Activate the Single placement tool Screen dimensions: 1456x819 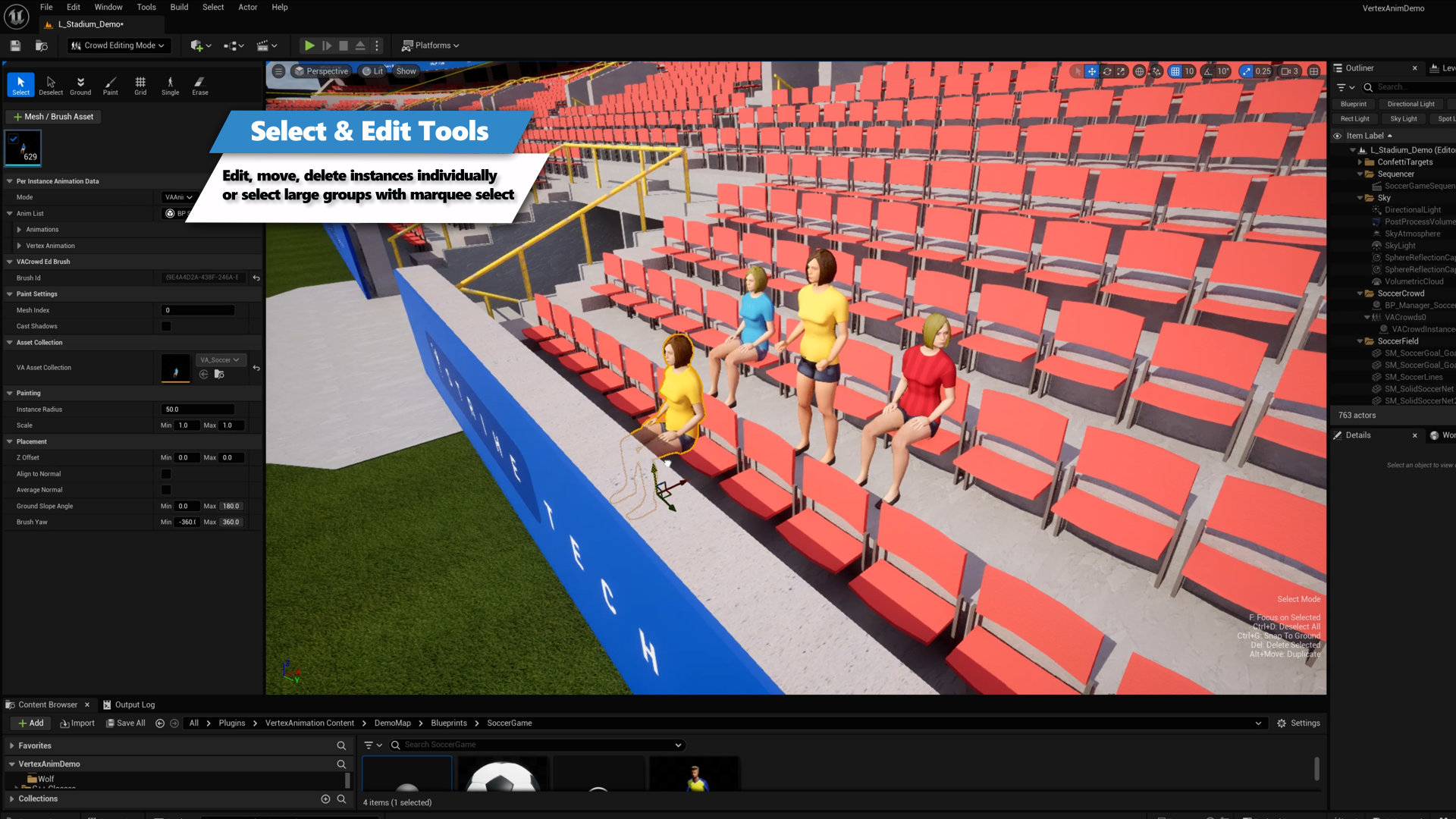[x=170, y=85]
